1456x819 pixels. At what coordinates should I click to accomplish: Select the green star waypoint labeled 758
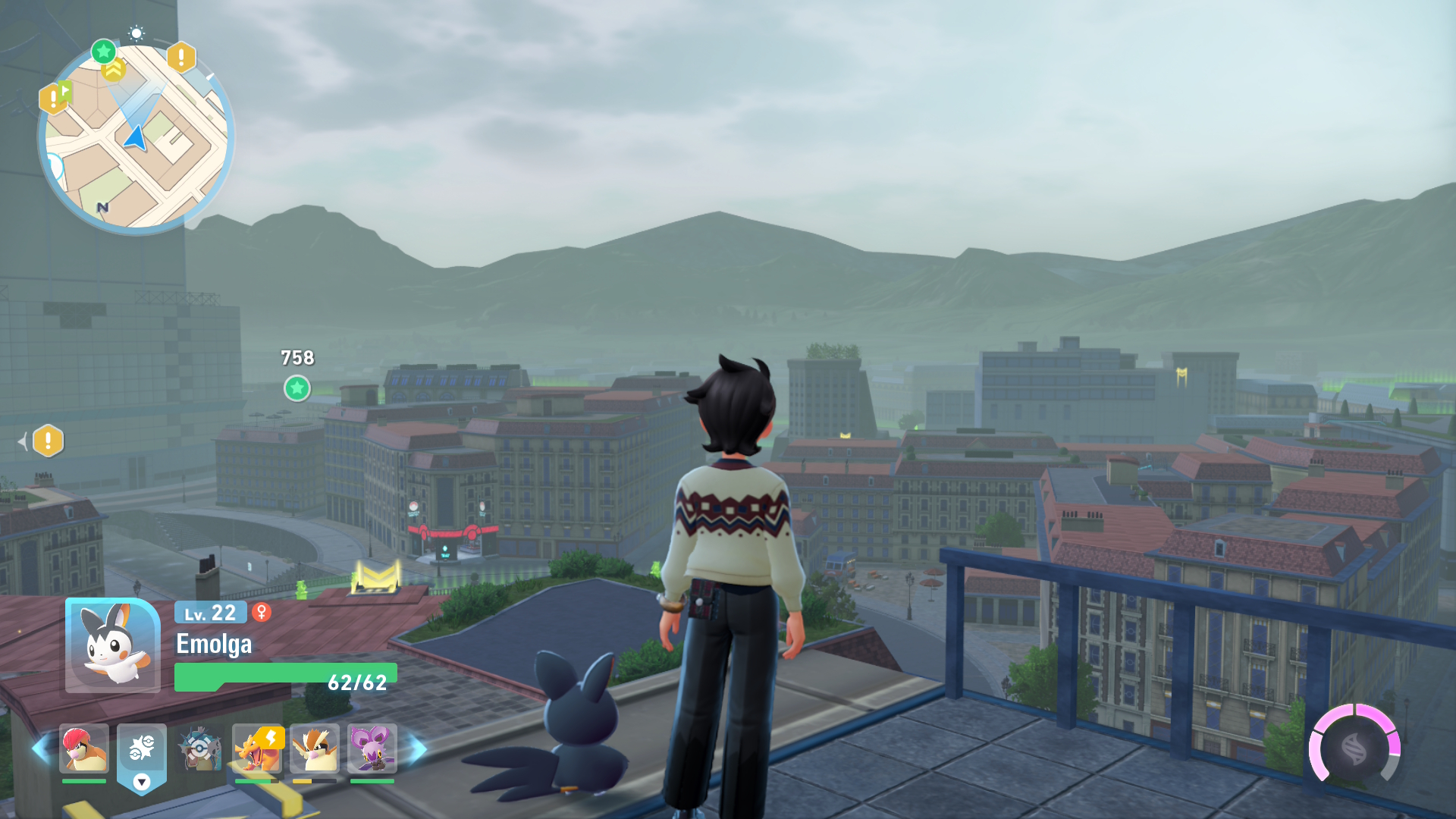(297, 388)
